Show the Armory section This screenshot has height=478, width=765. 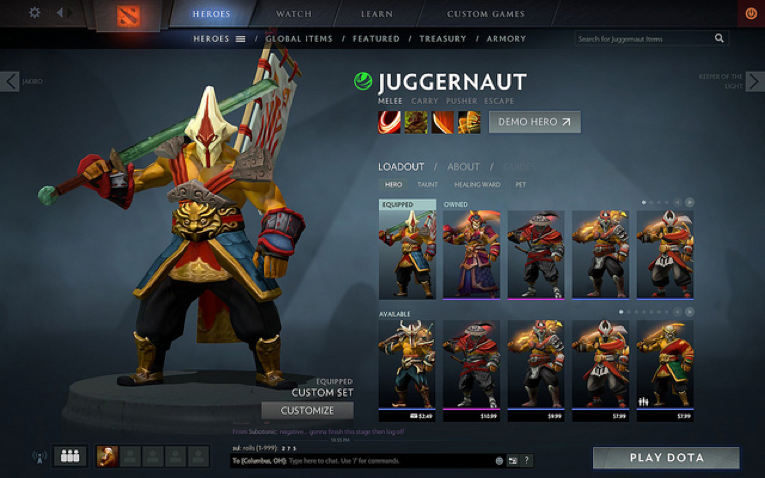pos(507,39)
